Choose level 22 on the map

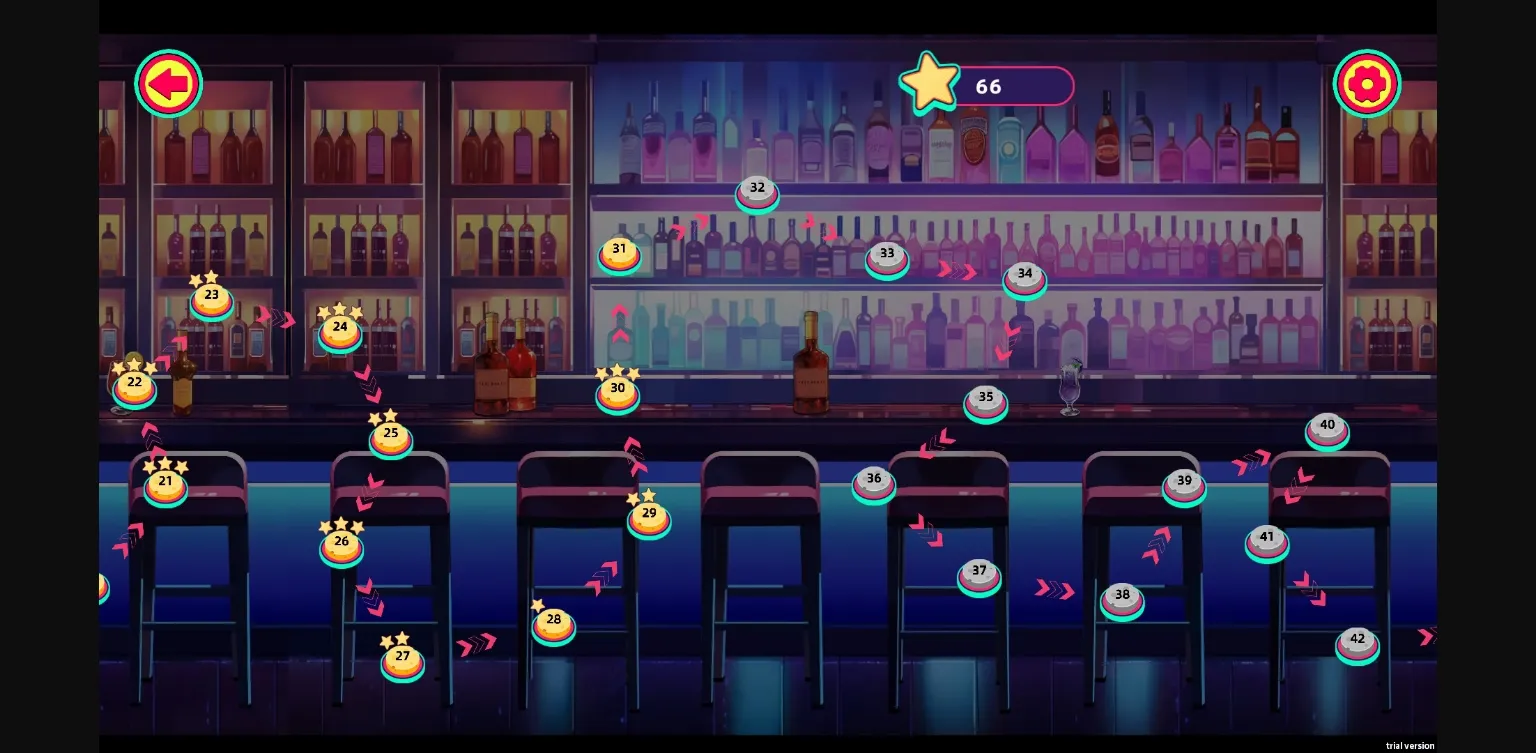(135, 386)
